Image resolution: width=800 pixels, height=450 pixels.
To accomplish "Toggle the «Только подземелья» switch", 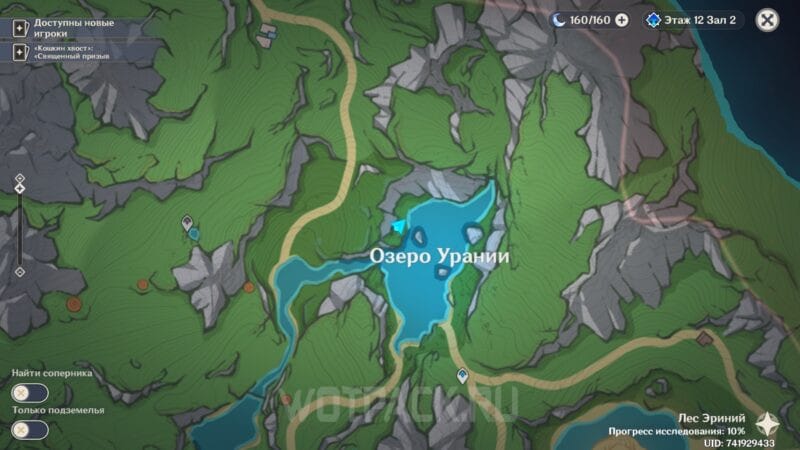I will pyautogui.click(x=30, y=430).
